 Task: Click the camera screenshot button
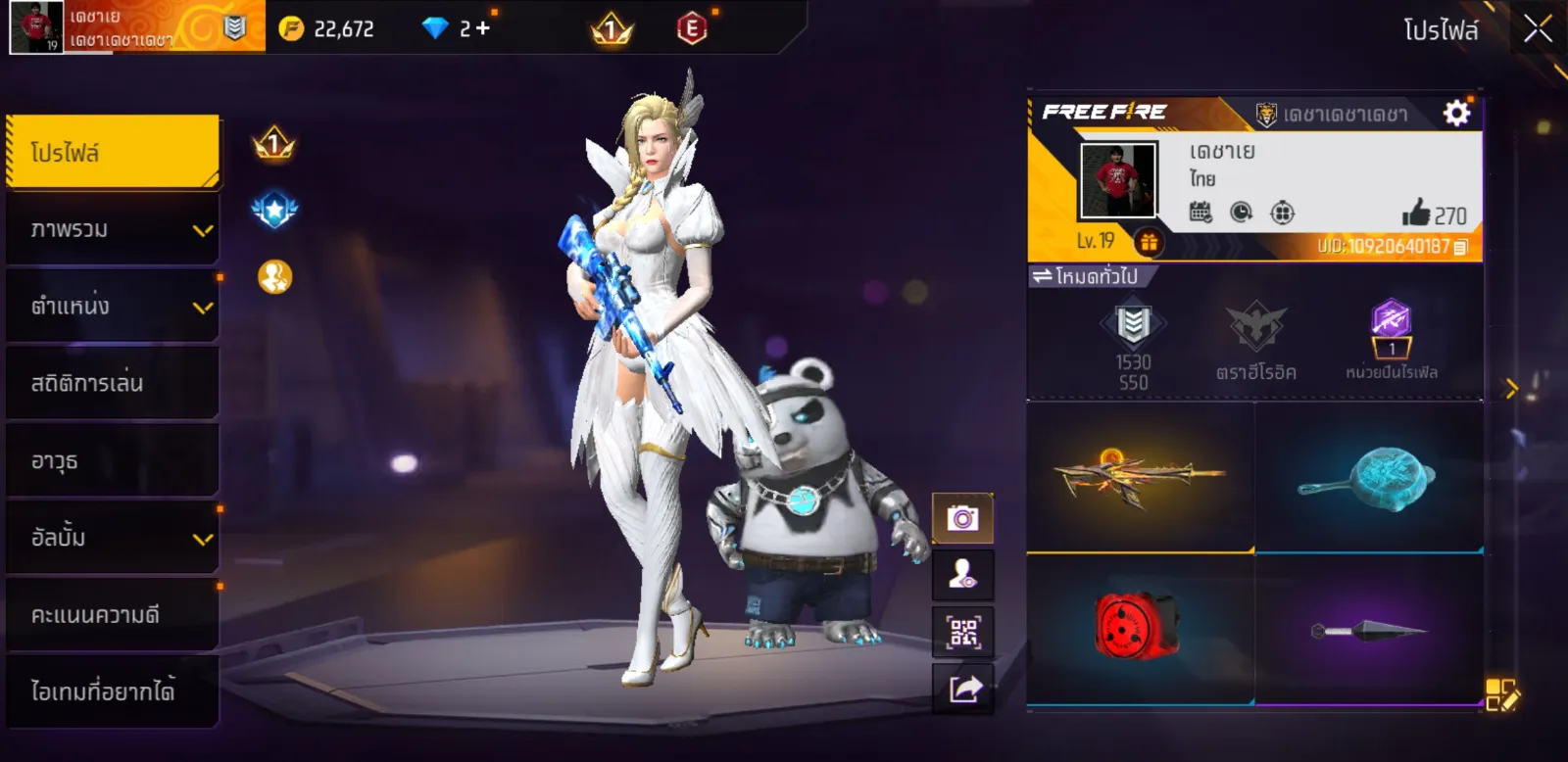tap(962, 518)
